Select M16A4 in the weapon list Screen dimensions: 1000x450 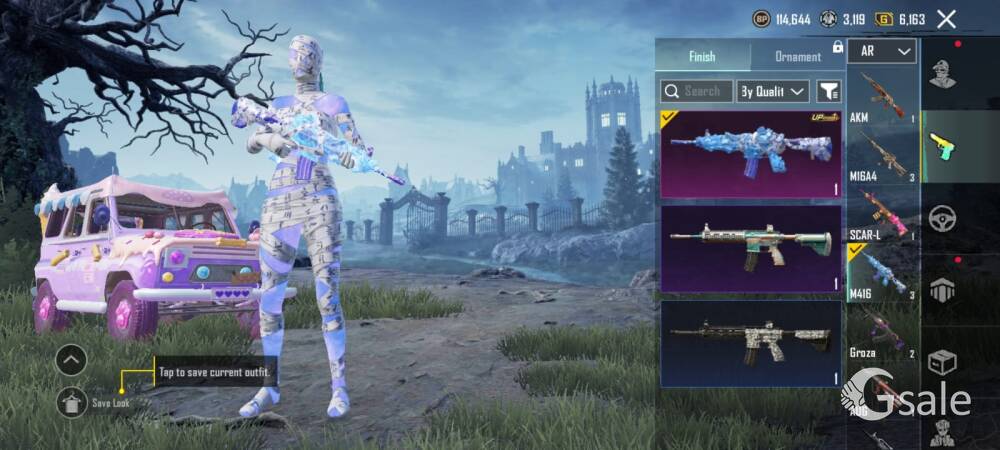(882, 157)
